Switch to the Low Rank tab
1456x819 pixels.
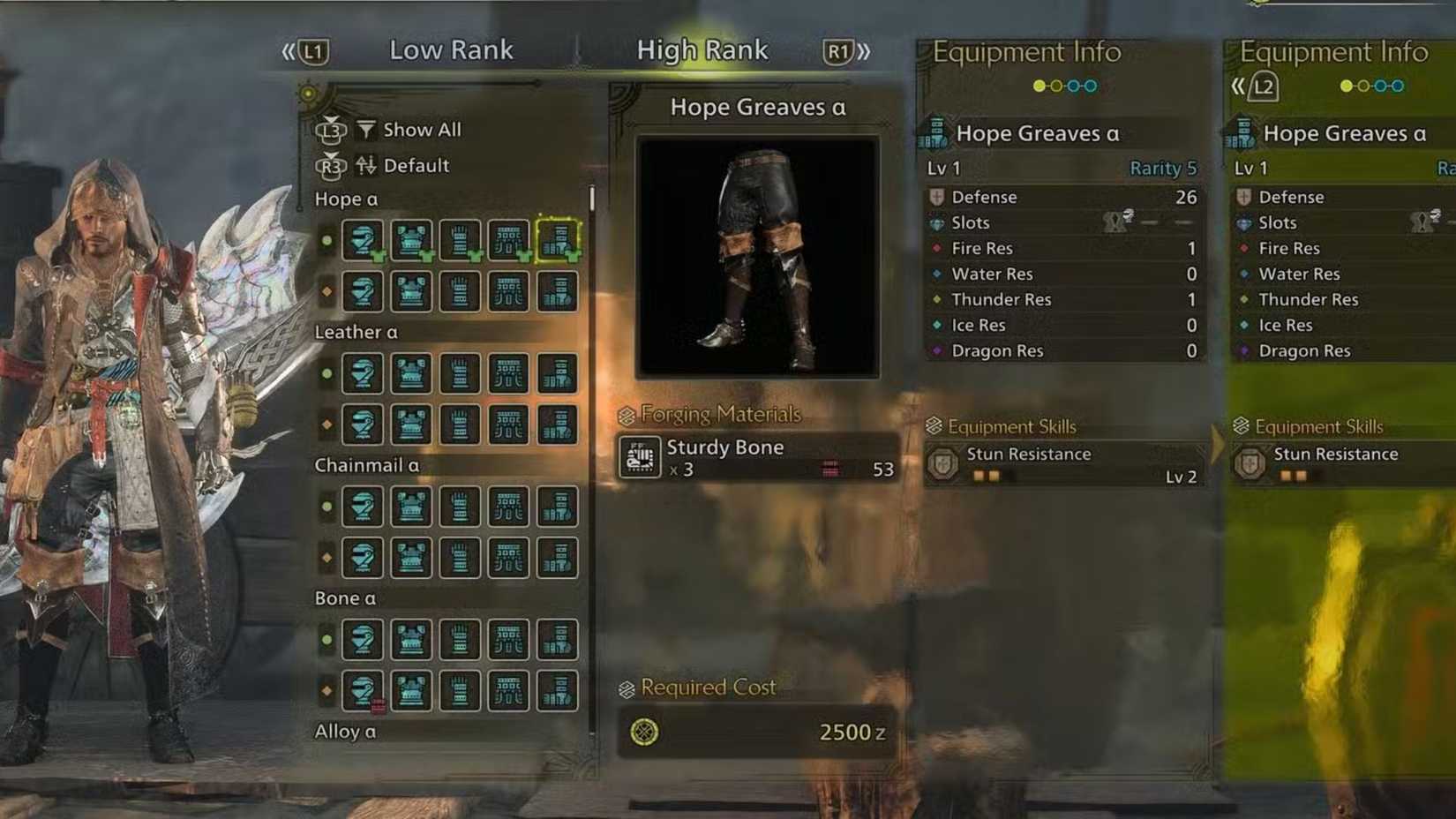tap(452, 50)
